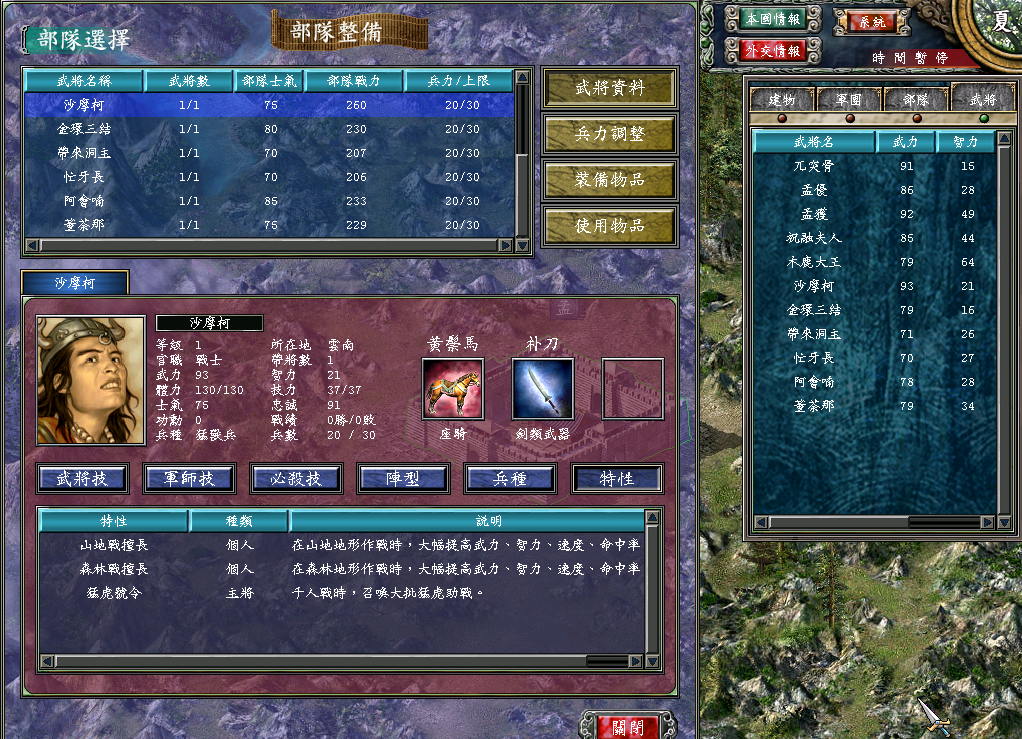The image size is (1022, 739).
Task: Select the 金環三結 row in the unit list
Action: click(85, 129)
